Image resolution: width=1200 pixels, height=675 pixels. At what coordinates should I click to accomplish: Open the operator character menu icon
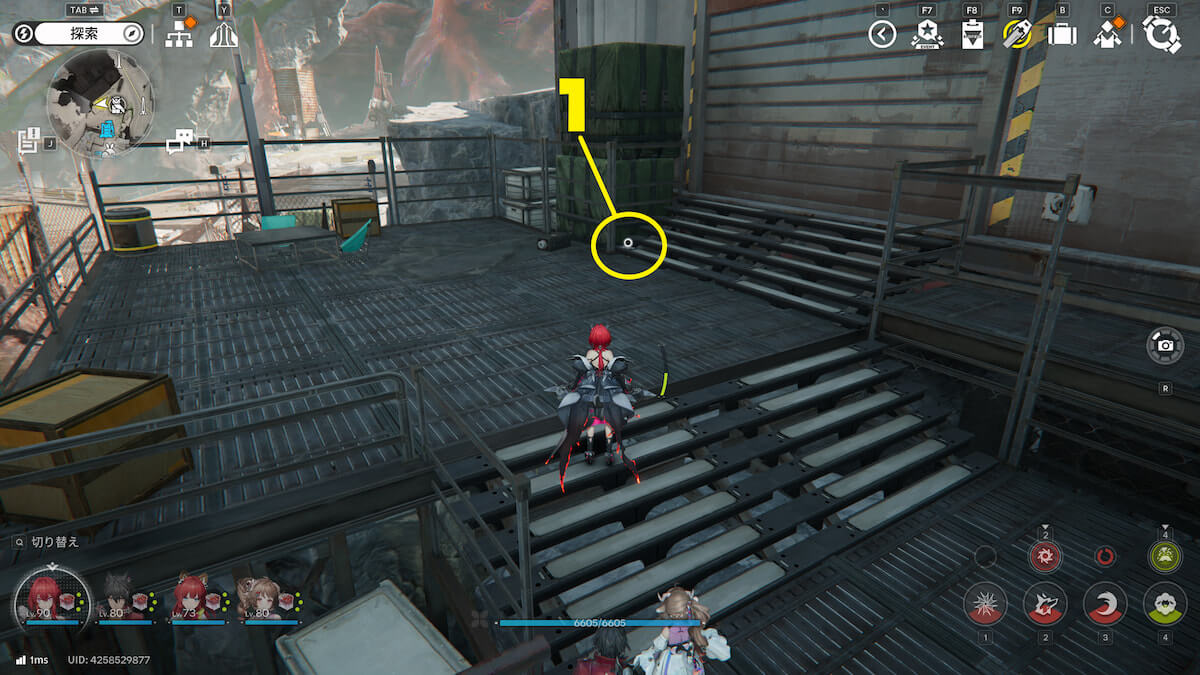pos(1107,36)
